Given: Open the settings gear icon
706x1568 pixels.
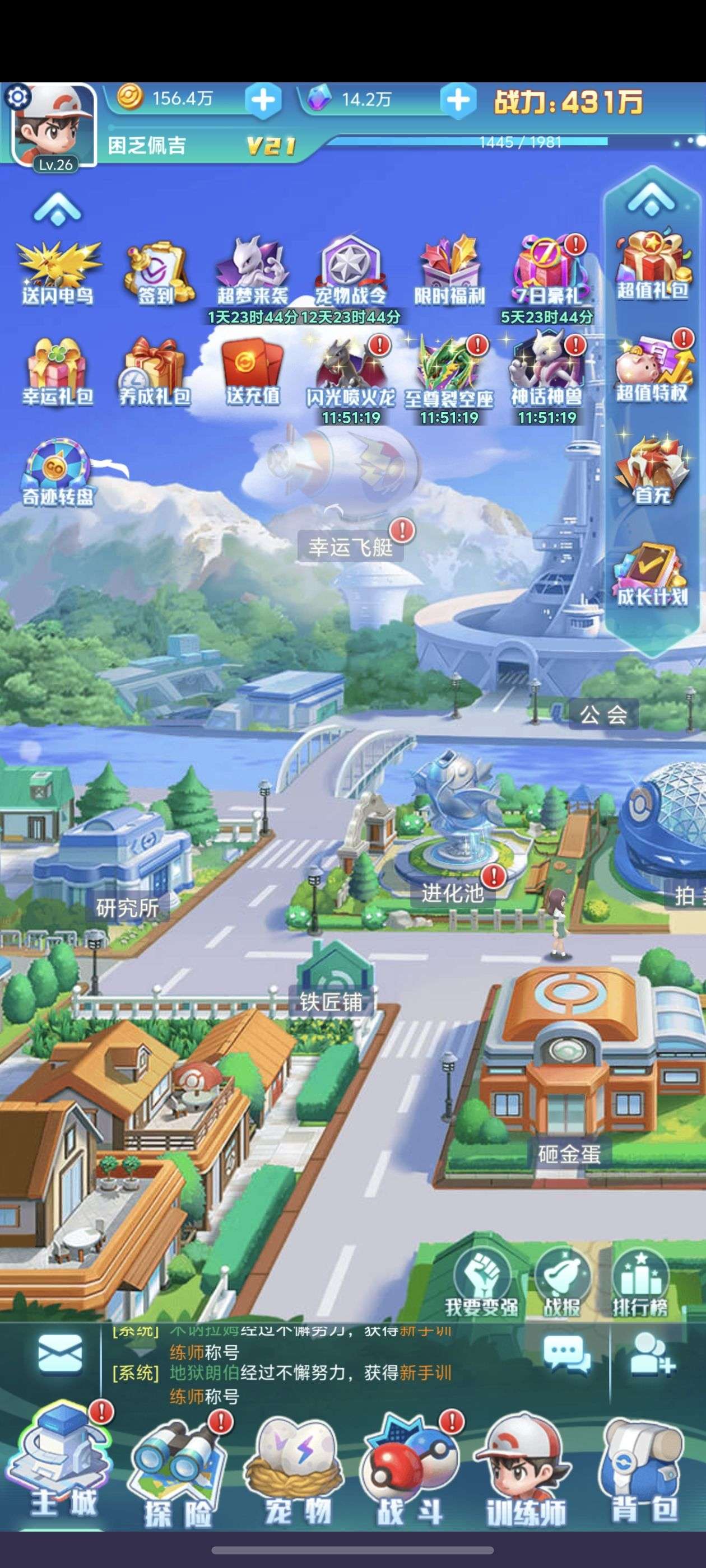Looking at the screenshot, I should point(18,97).
